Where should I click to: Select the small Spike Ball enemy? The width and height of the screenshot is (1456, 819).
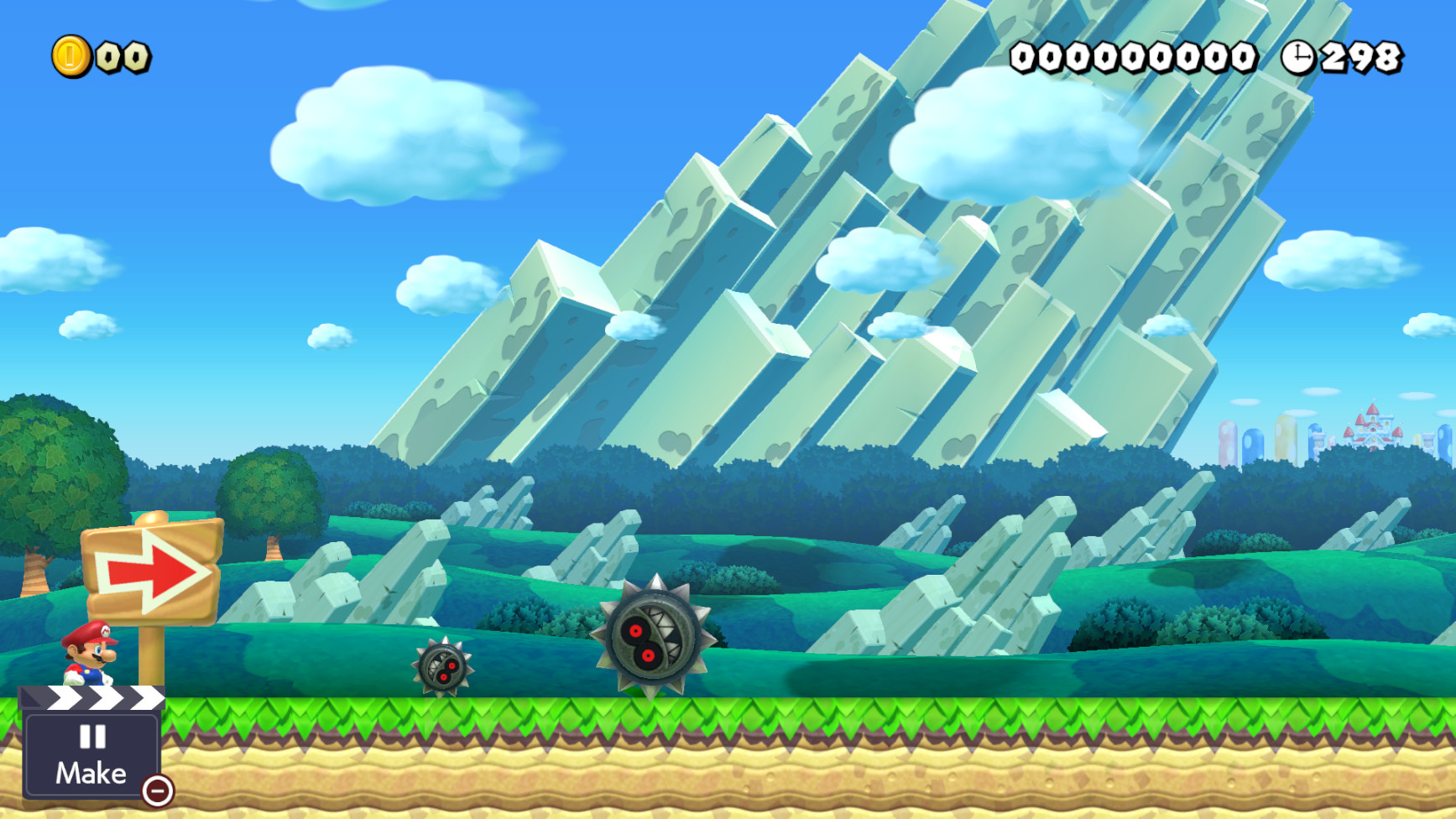[x=442, y=667]
